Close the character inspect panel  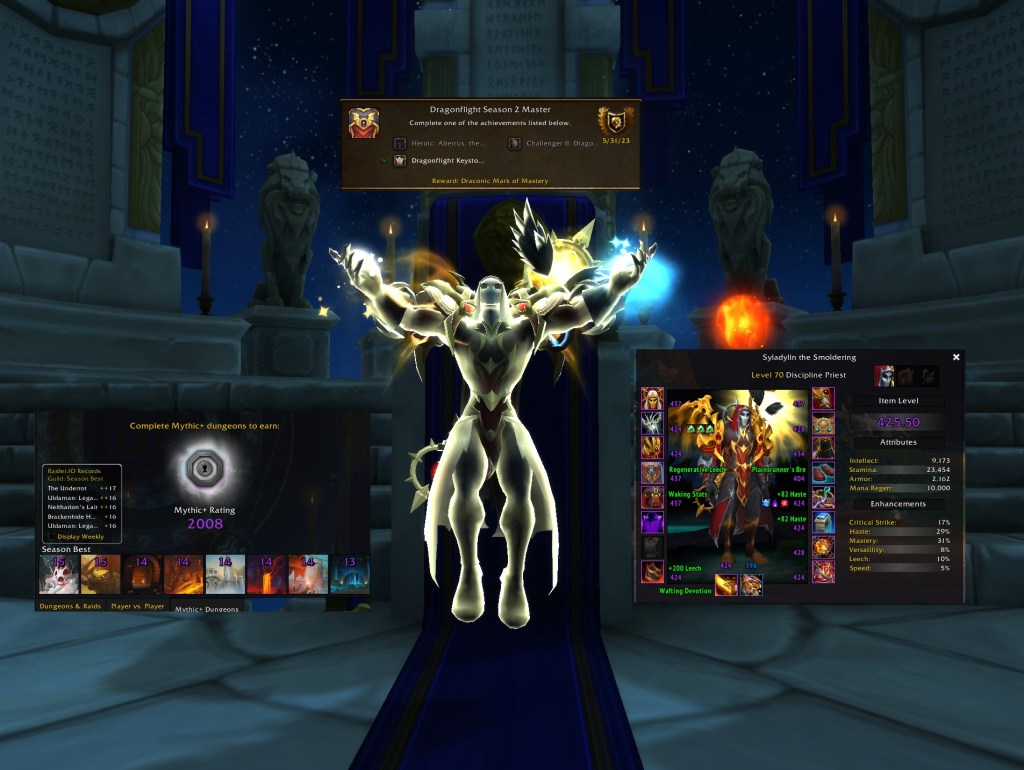(x=956, y=357)
